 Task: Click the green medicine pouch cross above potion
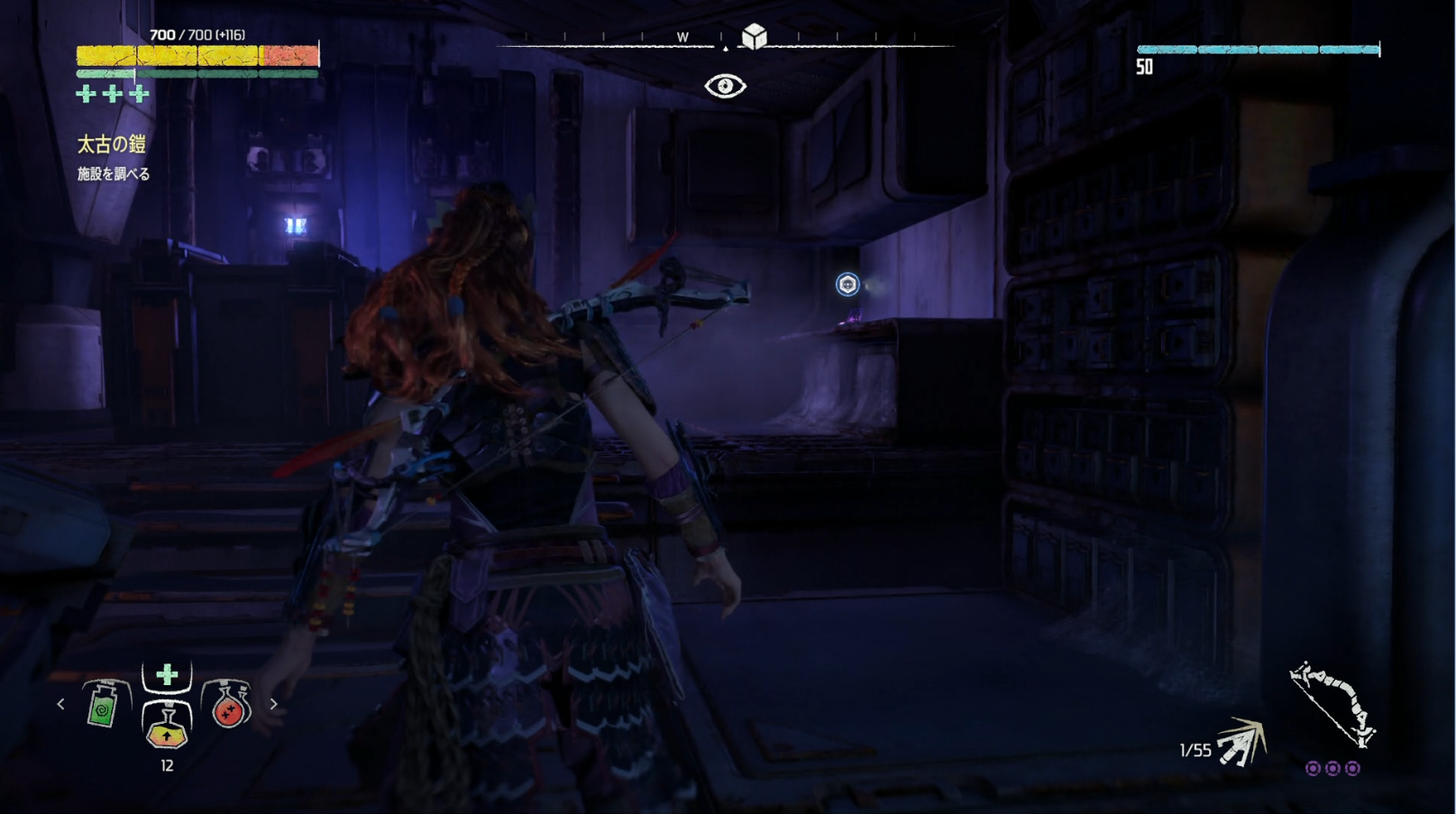(167, 675)
